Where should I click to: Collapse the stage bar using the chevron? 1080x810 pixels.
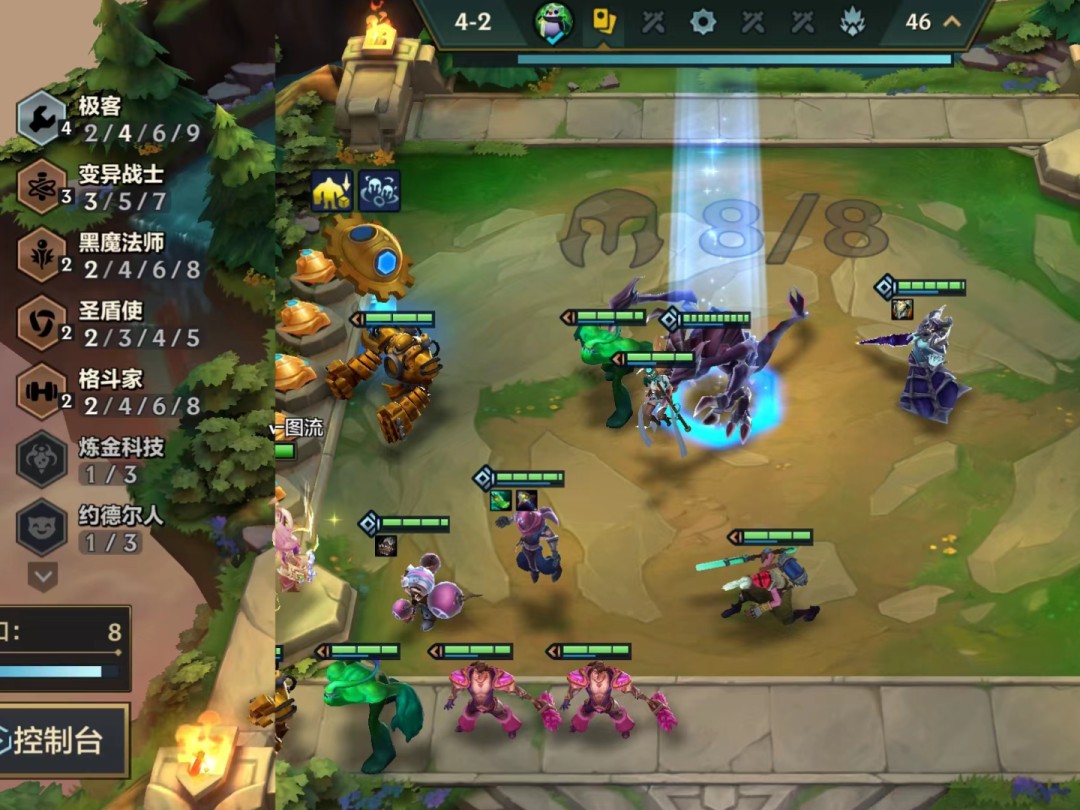point(951,21)
